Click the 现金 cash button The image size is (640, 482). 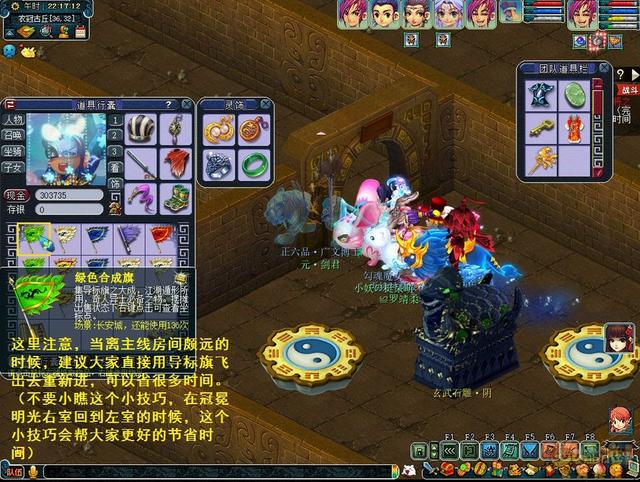pos(15,196)
